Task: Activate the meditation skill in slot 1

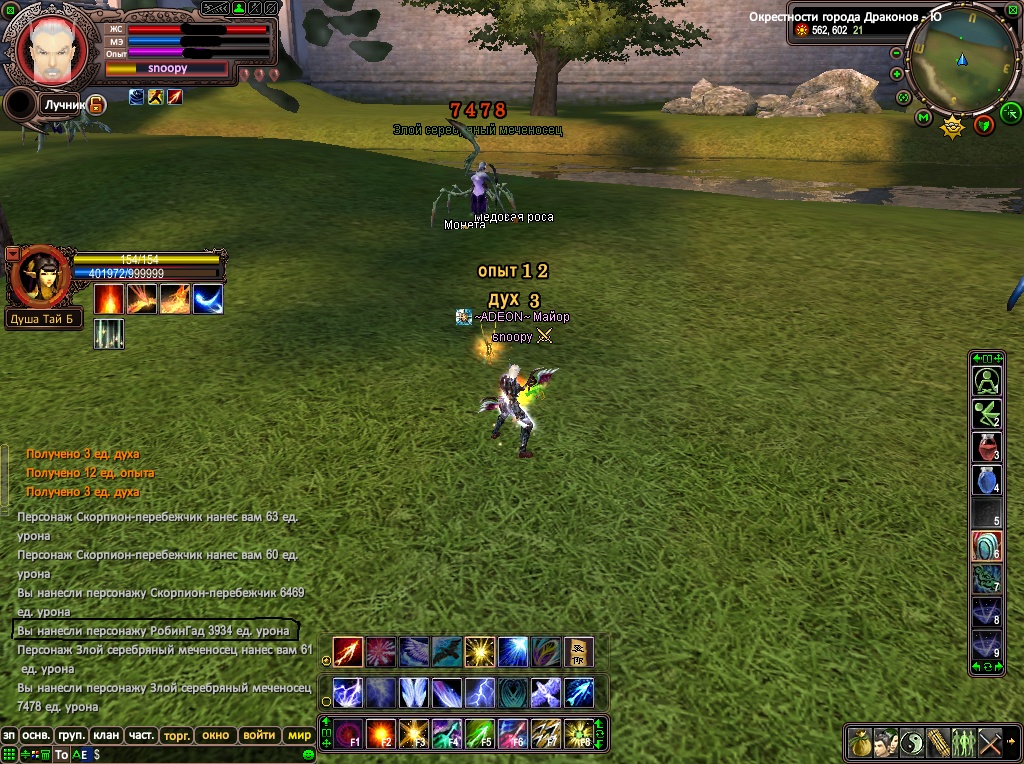Action: pos(987,381)
